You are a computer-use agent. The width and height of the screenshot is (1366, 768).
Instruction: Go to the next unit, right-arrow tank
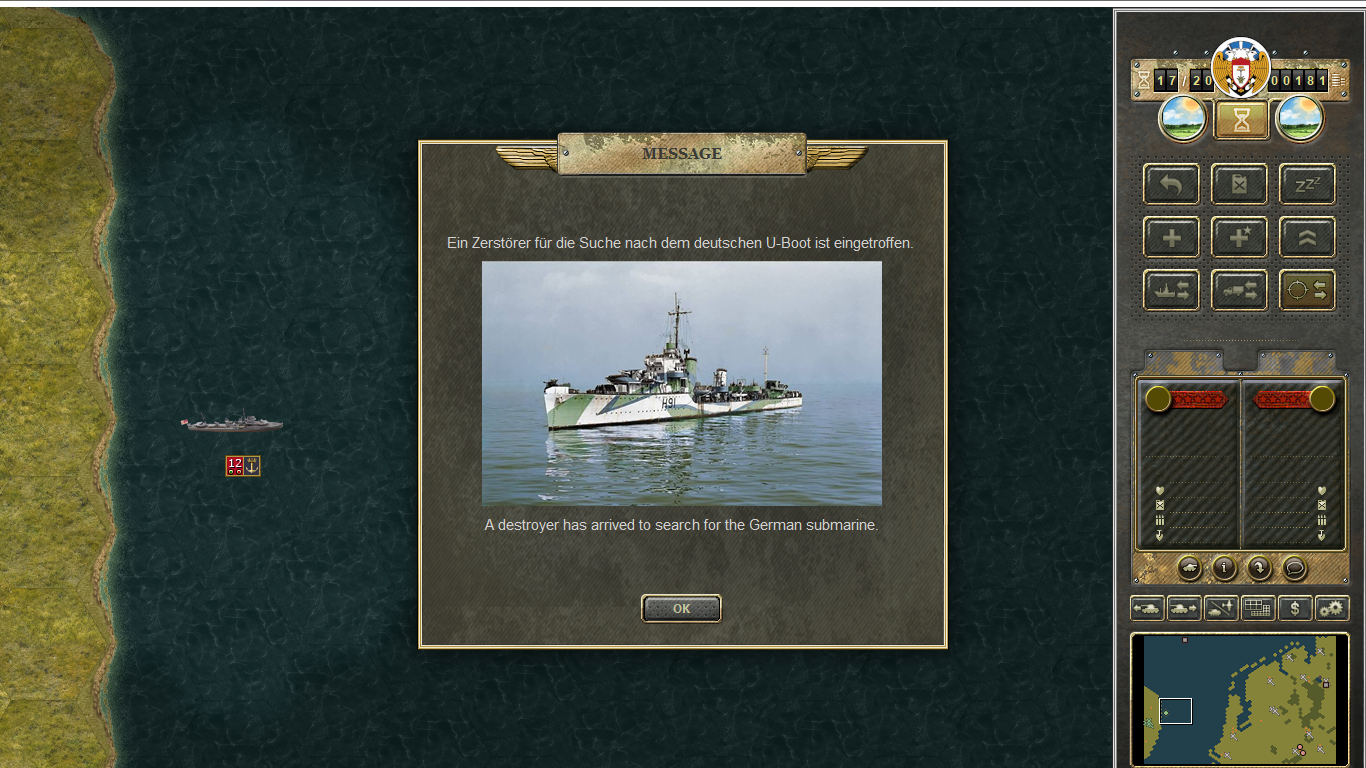pyautogui.click(x=1184, y=608)
